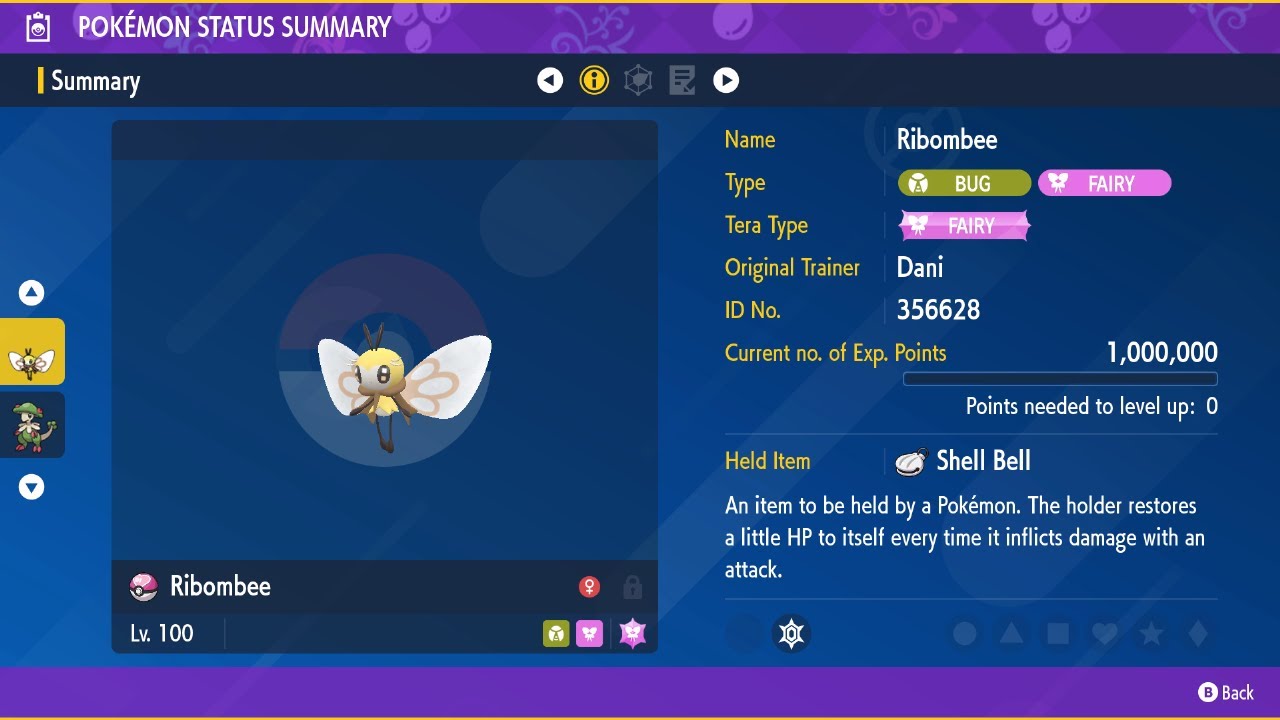The image size is (1280, 720).
Task: Open the moves list memo icon
Action: [x=682, y=80]
